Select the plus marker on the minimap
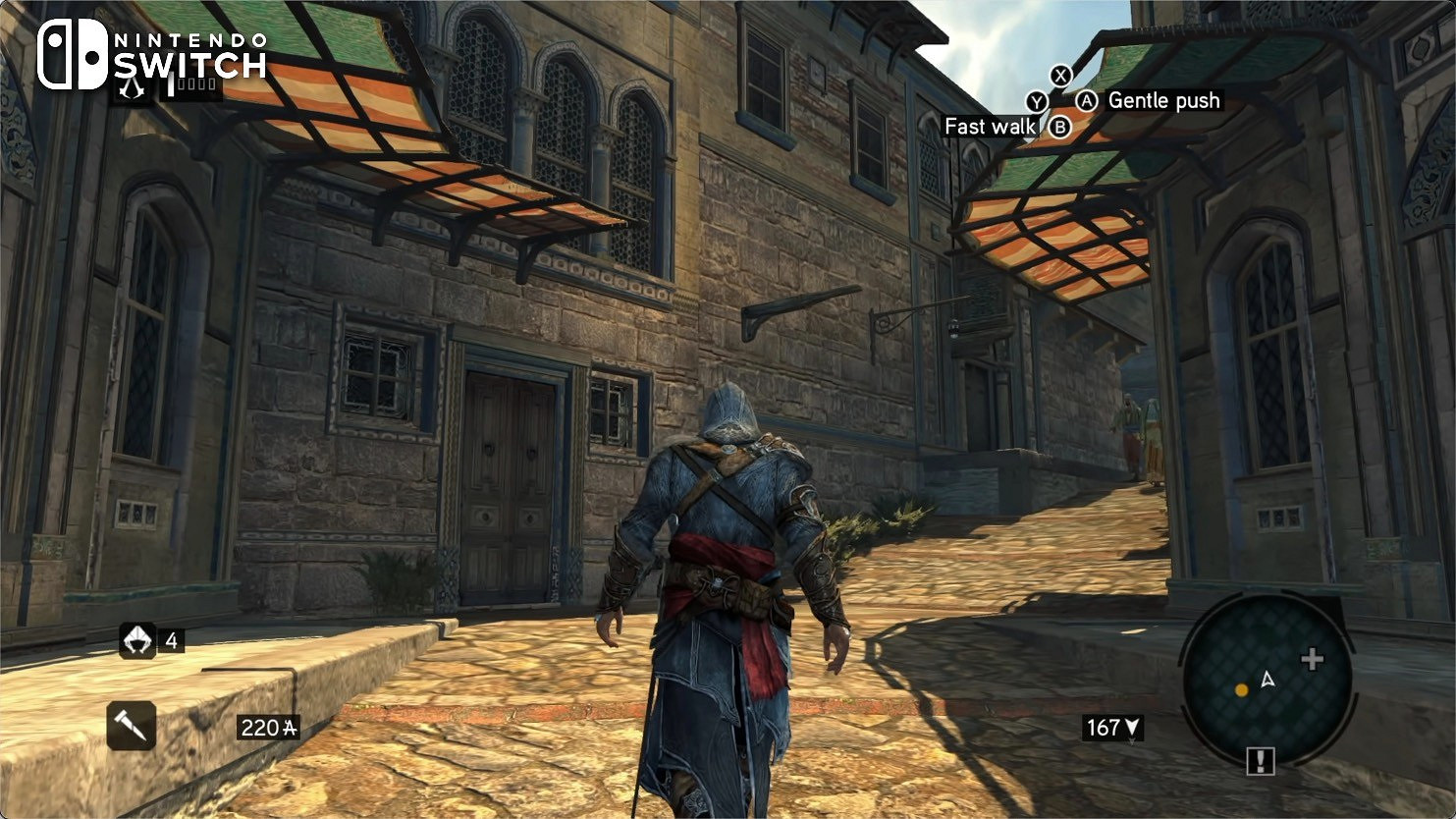 click(x=1312, y=659)
